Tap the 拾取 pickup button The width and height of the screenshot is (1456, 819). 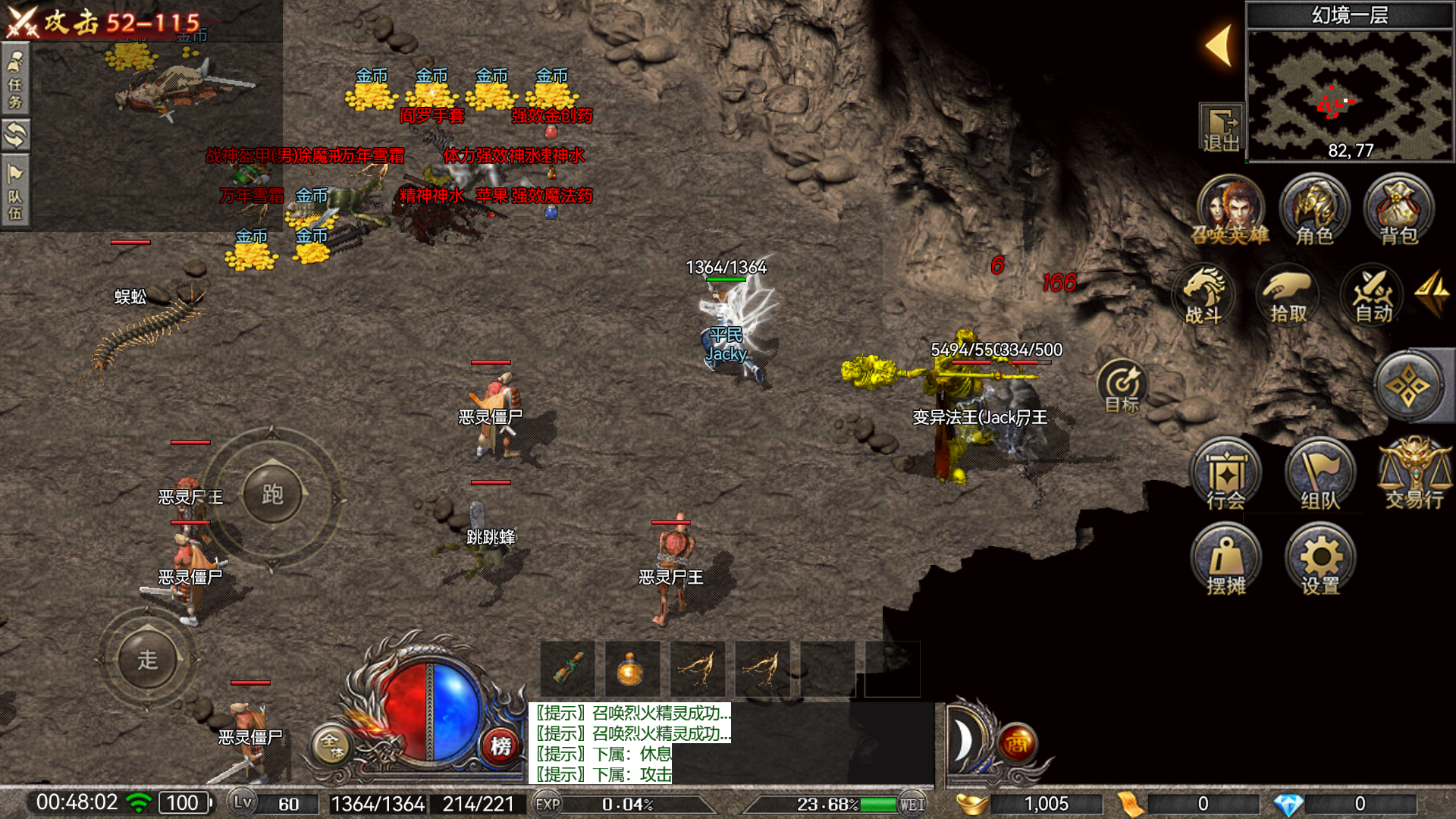coord(1288,296)
